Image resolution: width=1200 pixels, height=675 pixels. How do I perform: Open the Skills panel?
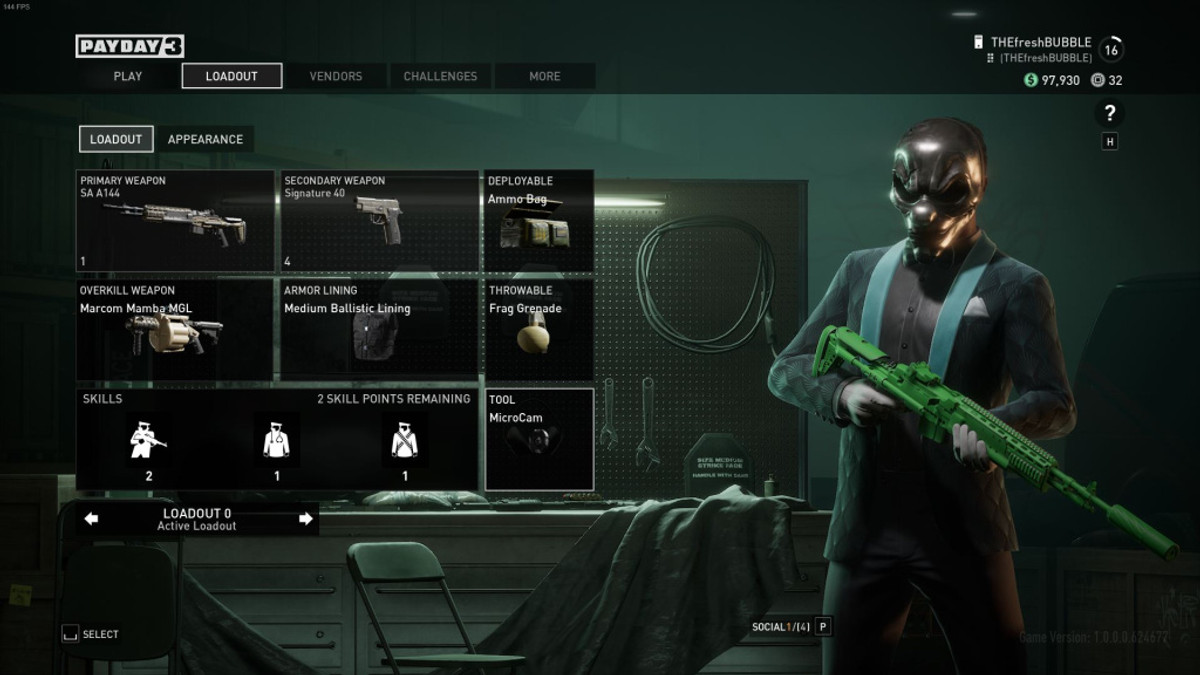coord(276,440)
